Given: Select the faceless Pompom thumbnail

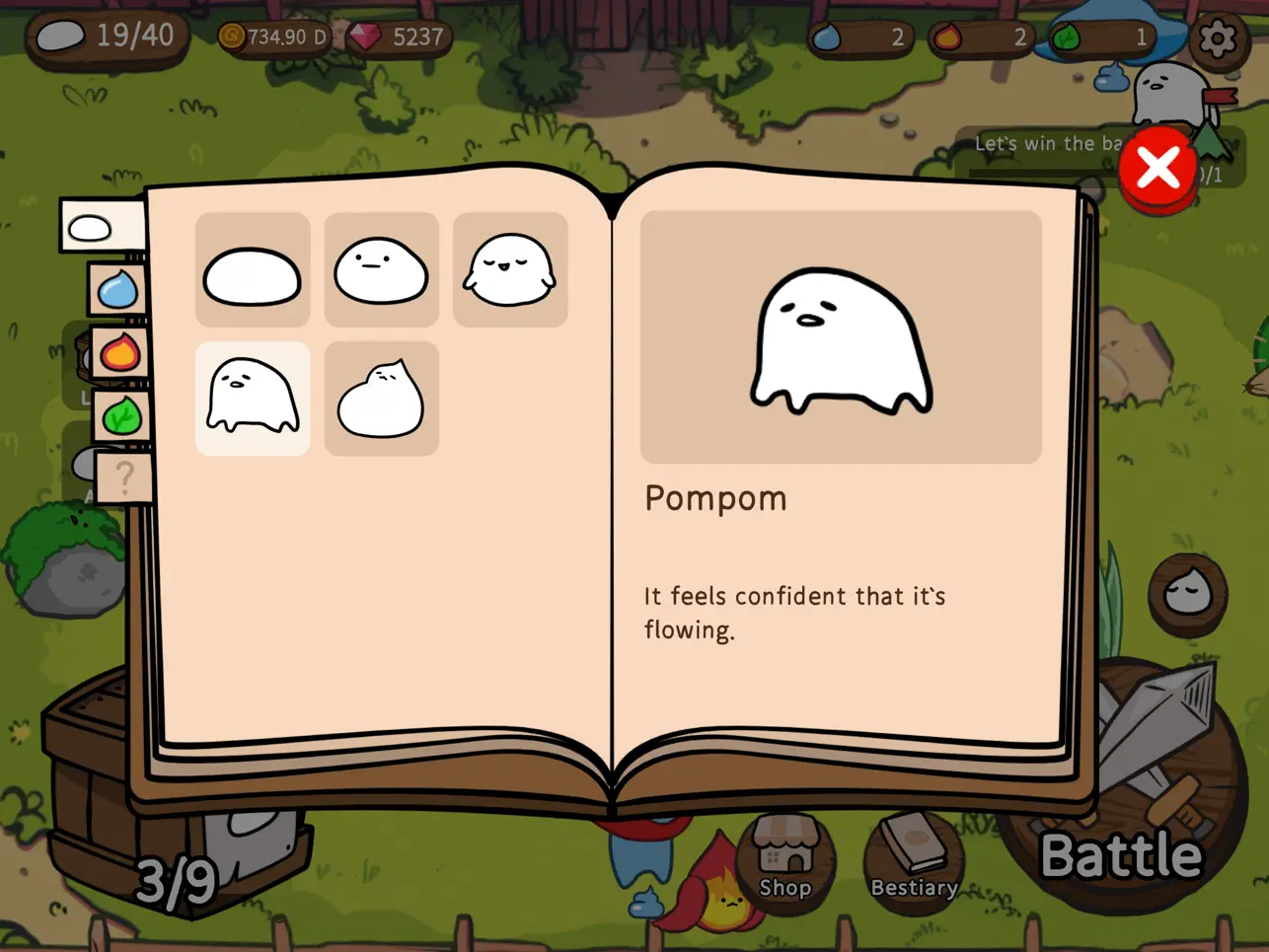Looking at the screenshot, I should [x=252, y=269].
